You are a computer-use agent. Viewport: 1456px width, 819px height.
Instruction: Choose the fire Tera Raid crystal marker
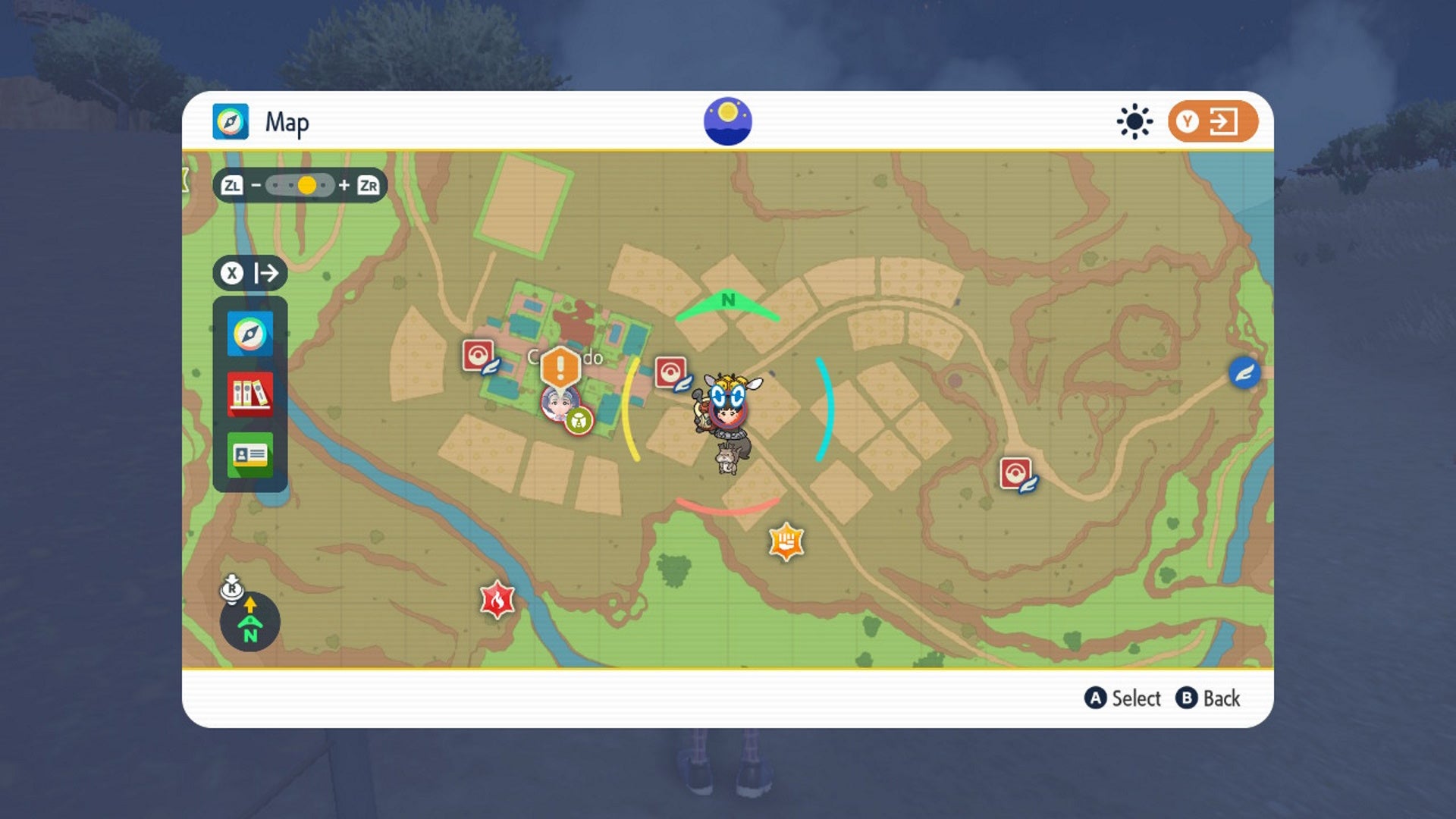[x=497, y=601]
